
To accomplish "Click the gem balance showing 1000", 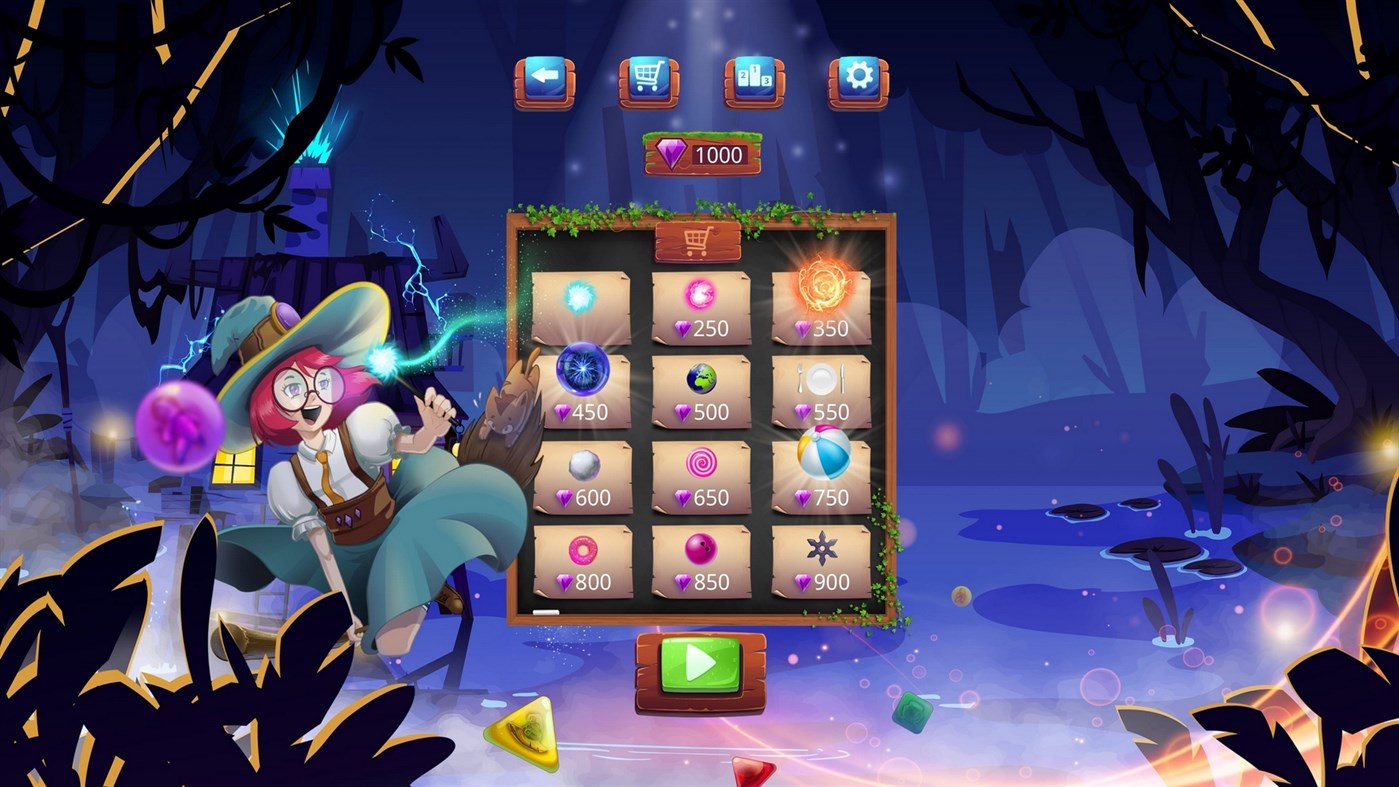I will pyautogui.click(x=701, y=155).
